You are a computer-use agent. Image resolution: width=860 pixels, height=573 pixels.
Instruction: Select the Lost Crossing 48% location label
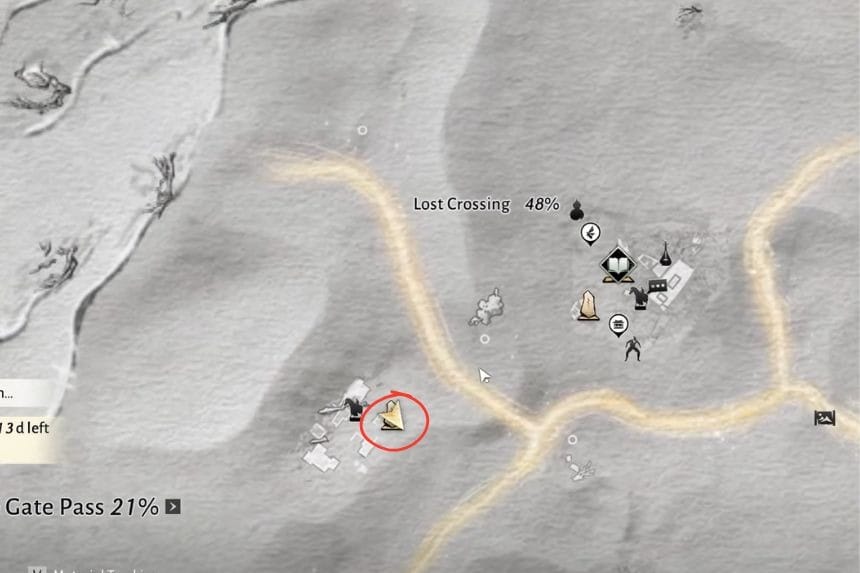pyautogui.click(x=486, y=204)
